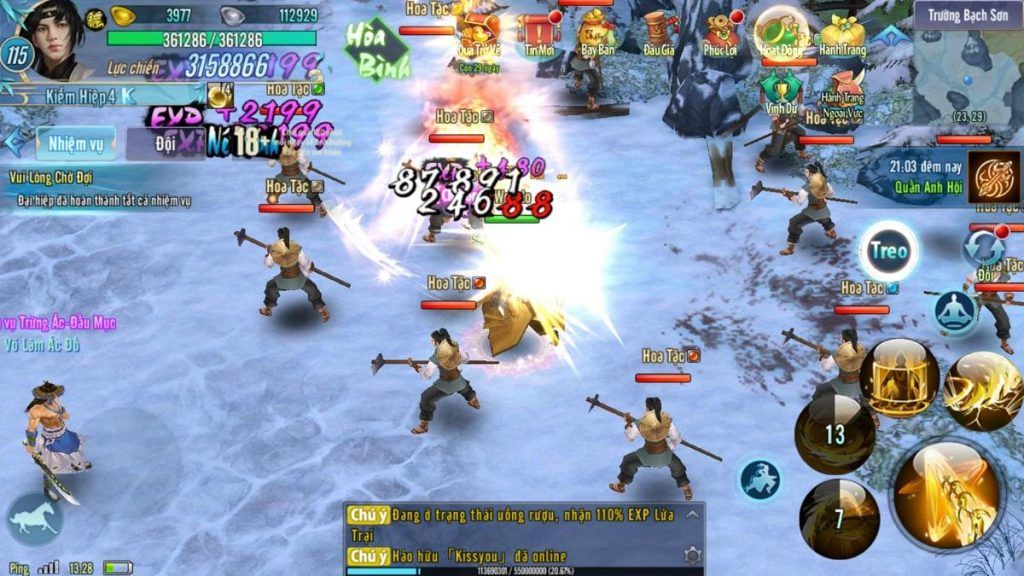Switch to the Nhiệm vụ tab
This screenshot has width=1024, height=576.
click(x=75, y=144)
